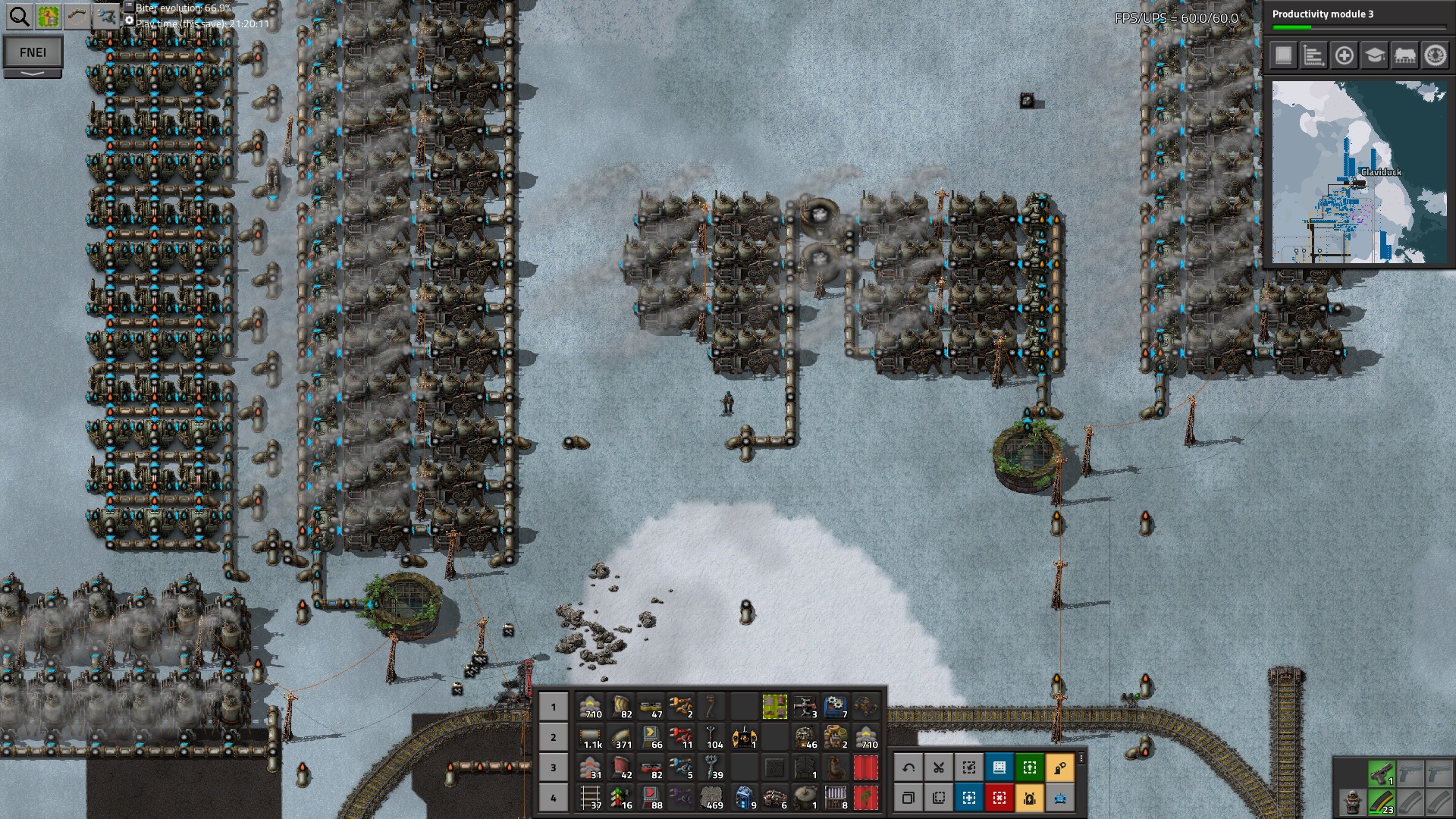The width and height of the screenshot is (1456, 819).
Task: Open the Productivity module 3 research panel
Action: [1357, 18]
